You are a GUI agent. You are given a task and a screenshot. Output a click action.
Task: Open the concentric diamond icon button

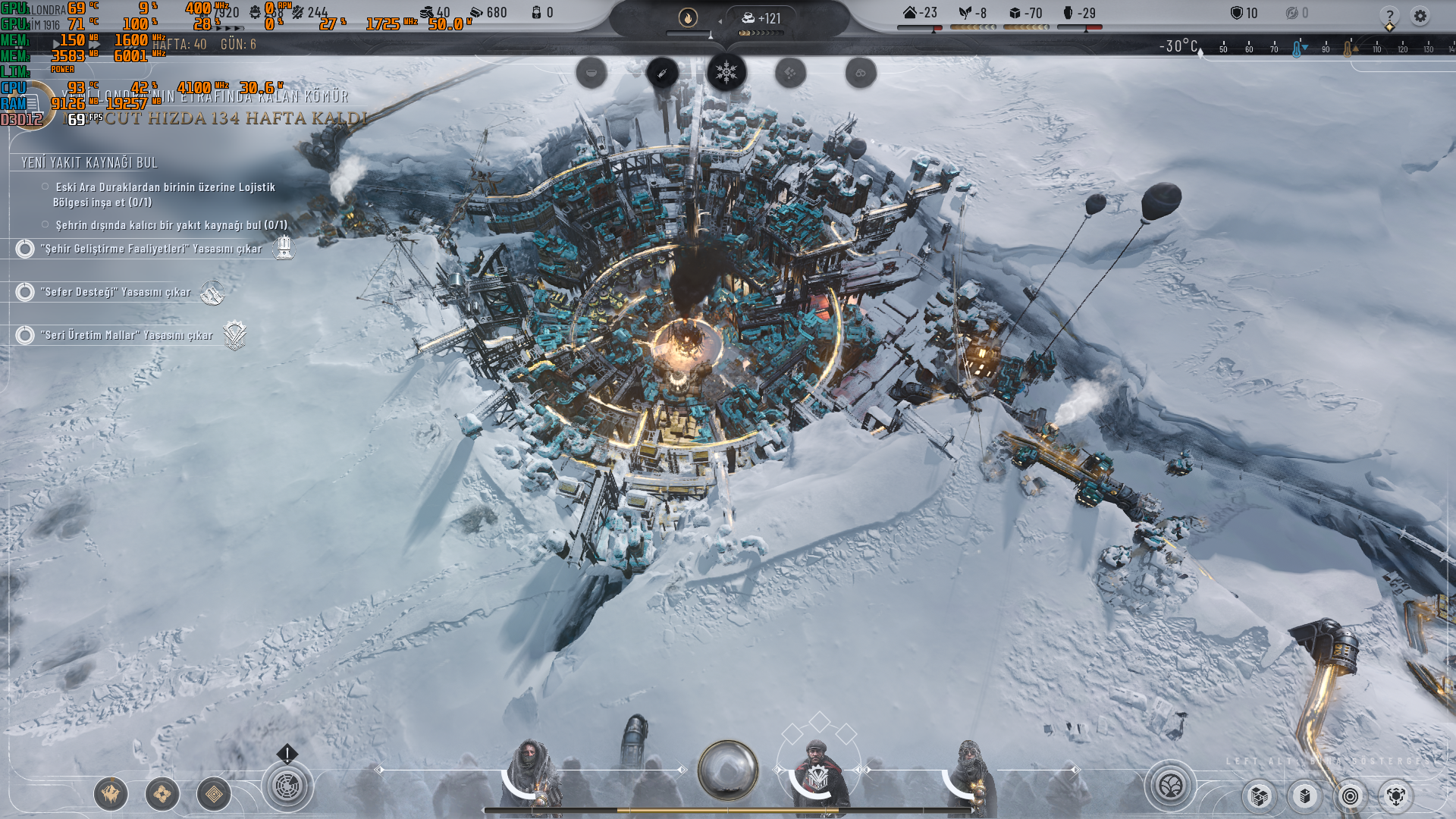214,794
